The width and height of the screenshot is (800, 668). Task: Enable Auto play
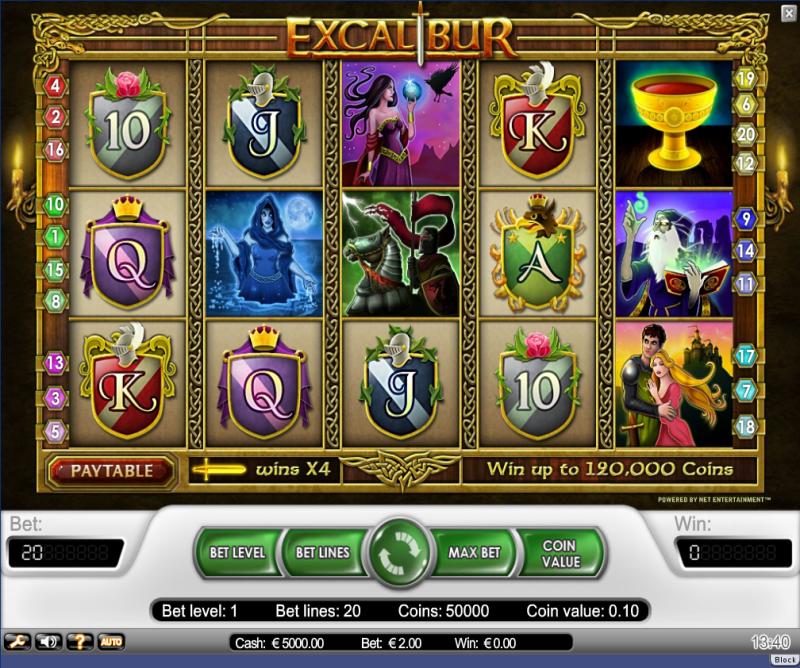tap(111, 641)
